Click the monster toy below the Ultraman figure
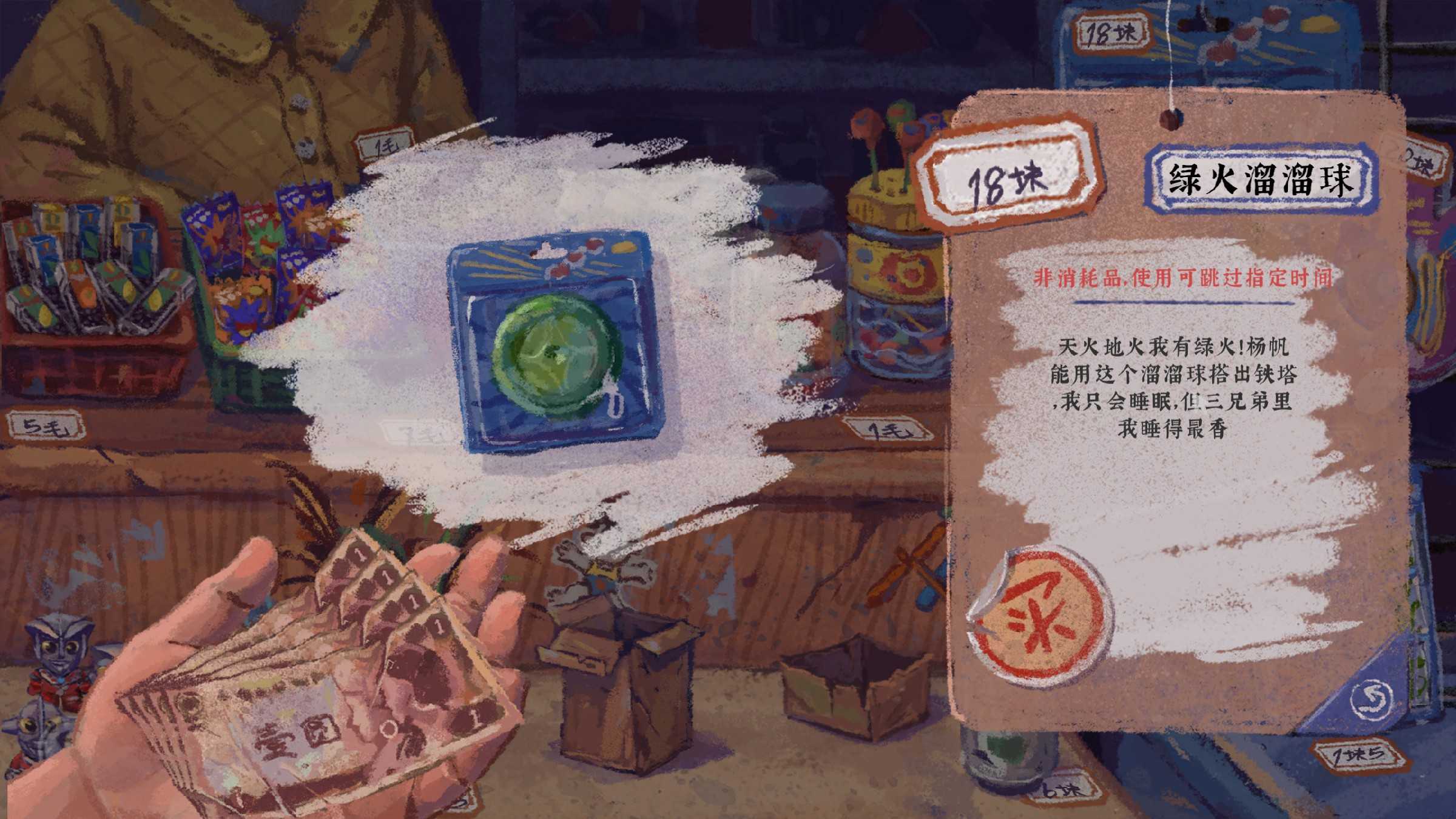1456x819 pixels. tap(36, 734)
